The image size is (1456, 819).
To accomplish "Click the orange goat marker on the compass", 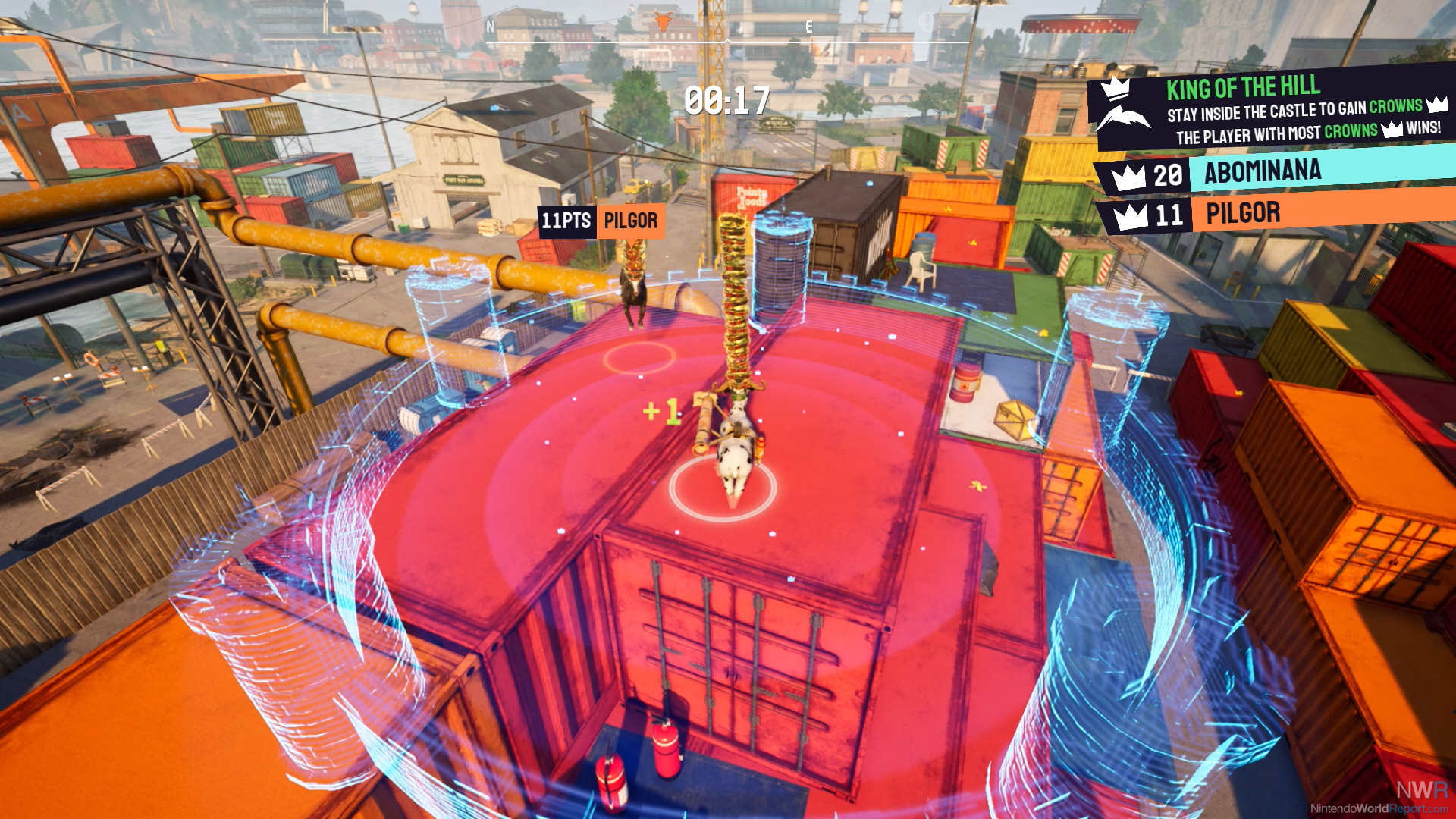I will coord(663,22).
